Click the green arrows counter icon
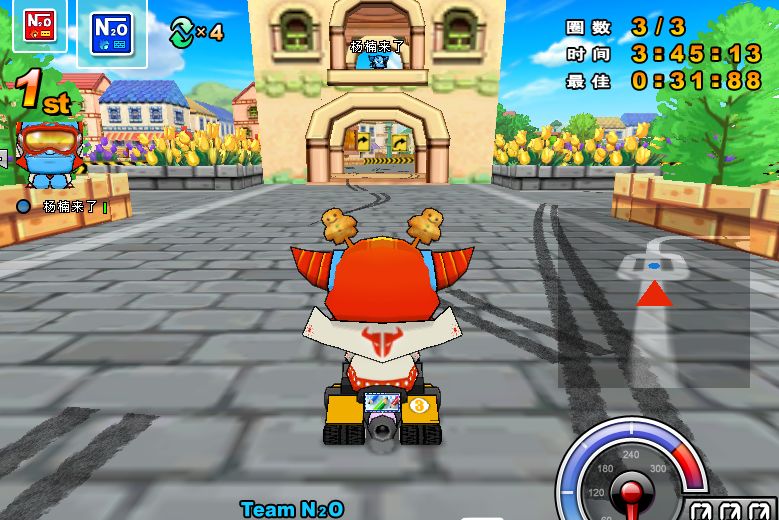This screenshot has height=520, width=779. (x=183, y=31)
